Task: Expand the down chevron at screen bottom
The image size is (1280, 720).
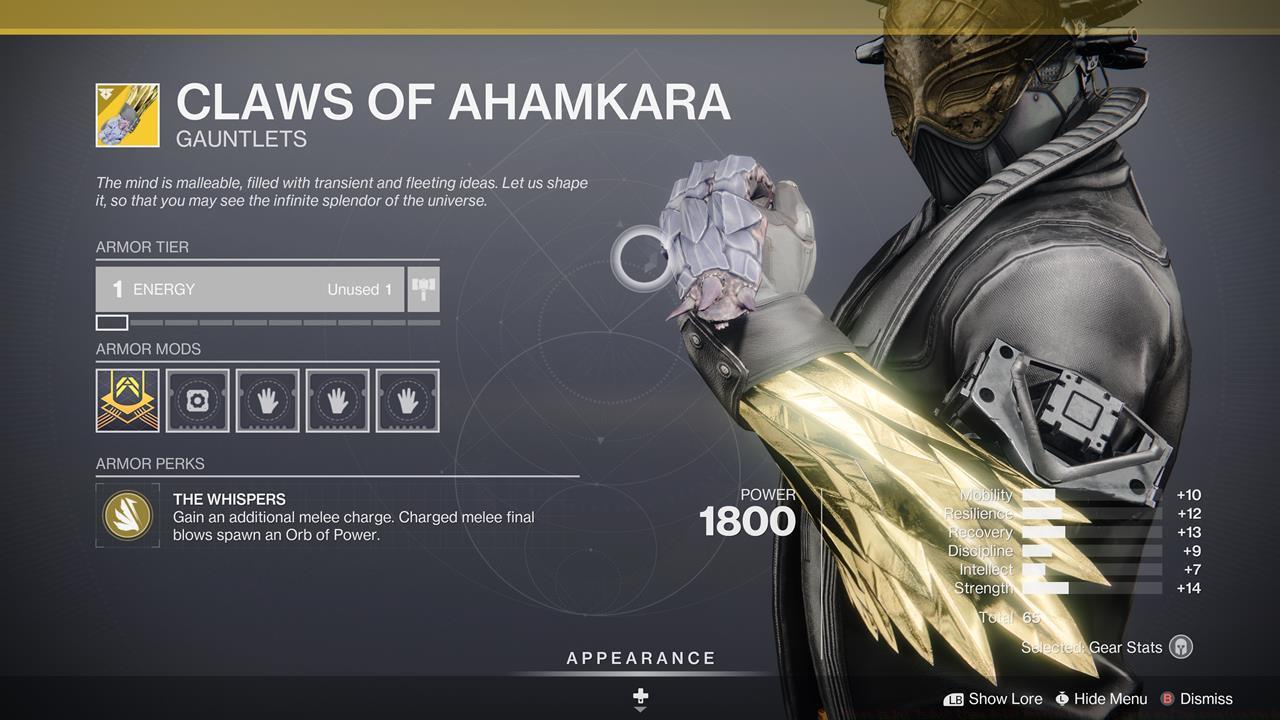Action: pyautogui.click(x=639, y=712)
